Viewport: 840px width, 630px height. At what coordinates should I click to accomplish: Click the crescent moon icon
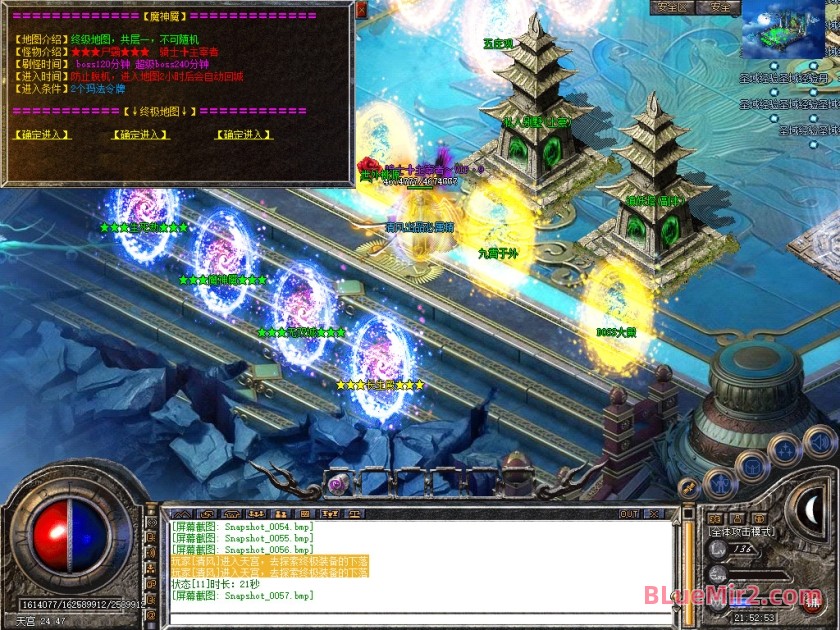tap(813, 509)
